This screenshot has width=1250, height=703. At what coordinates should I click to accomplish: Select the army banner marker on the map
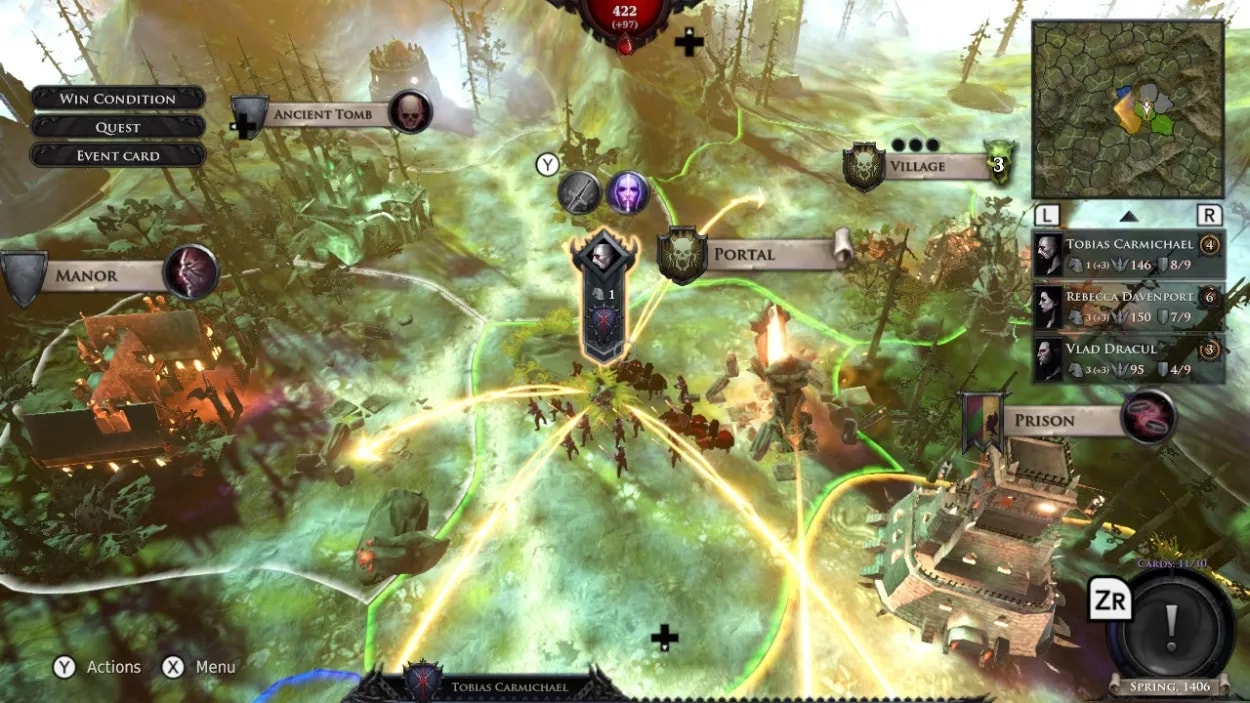[x=604, y=295]
